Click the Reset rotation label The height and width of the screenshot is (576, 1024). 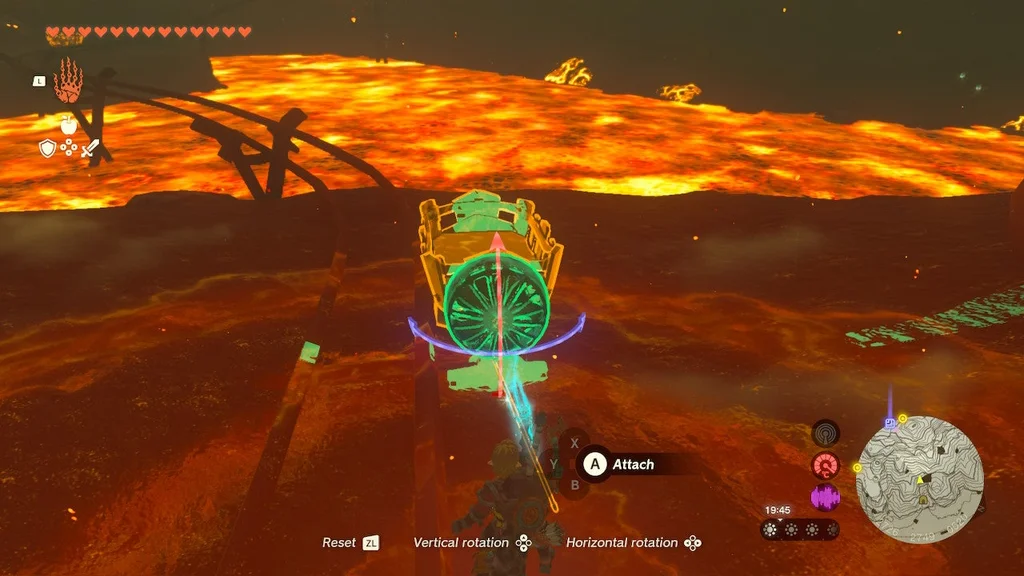click(x=339, y=543)
